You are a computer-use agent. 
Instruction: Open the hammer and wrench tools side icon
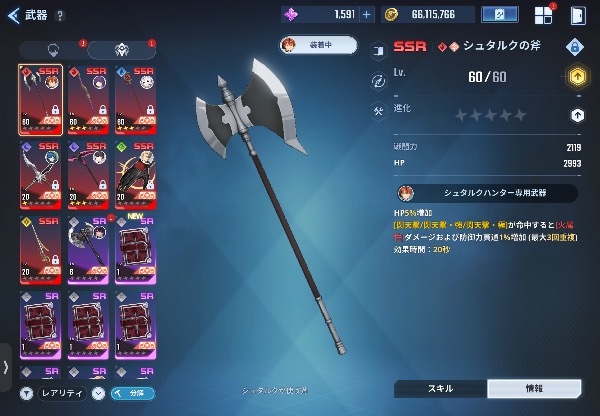(379, 110)
